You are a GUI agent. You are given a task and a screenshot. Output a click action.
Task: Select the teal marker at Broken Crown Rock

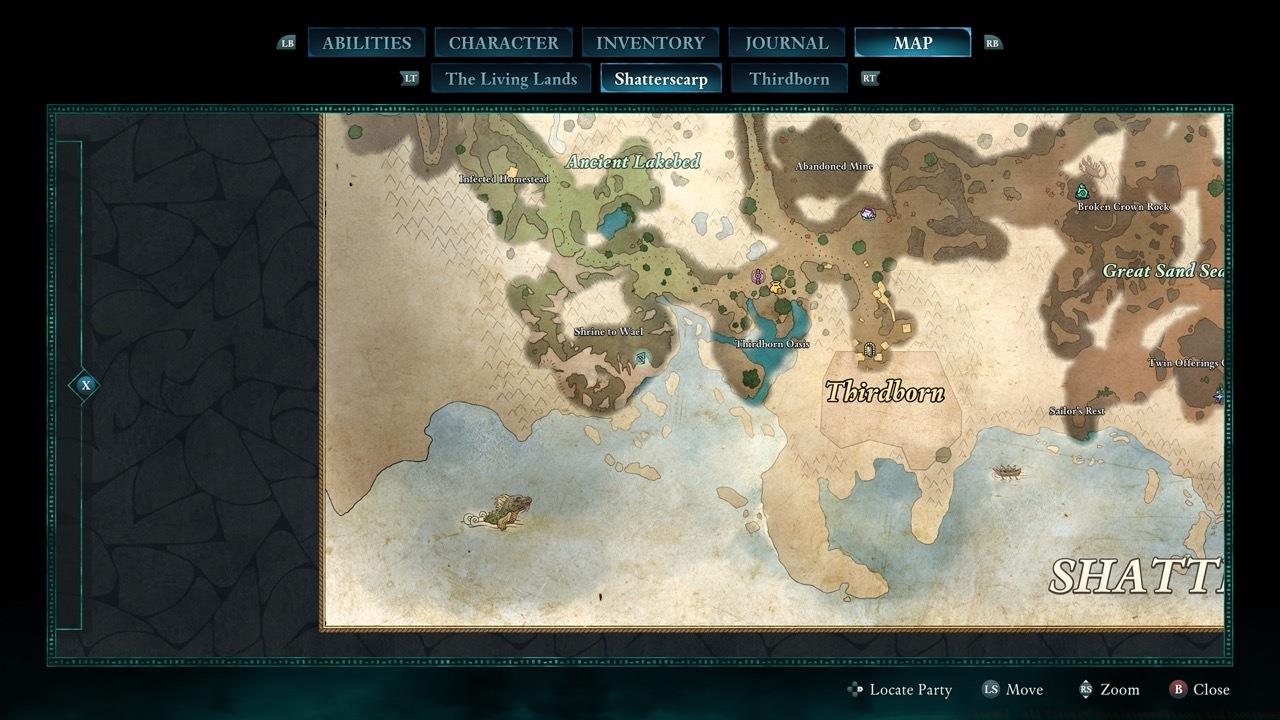[1082, 190]
